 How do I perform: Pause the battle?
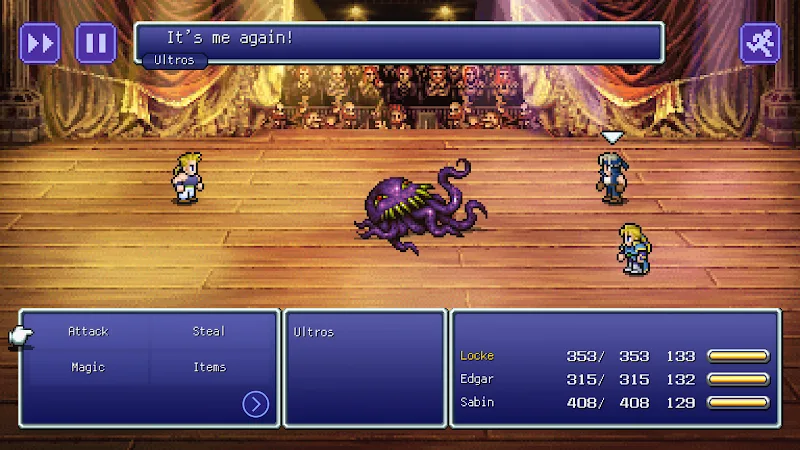click(96, 43)
